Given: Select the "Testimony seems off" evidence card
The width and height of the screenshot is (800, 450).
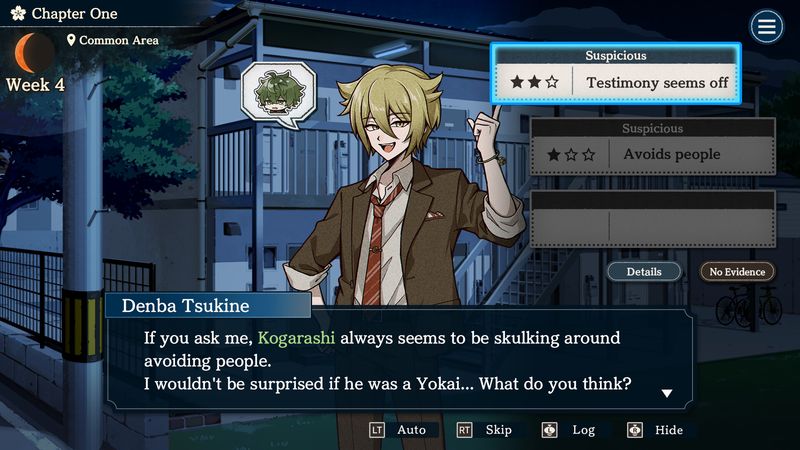Looking at the screenshot, I should (x=615, y=74).
